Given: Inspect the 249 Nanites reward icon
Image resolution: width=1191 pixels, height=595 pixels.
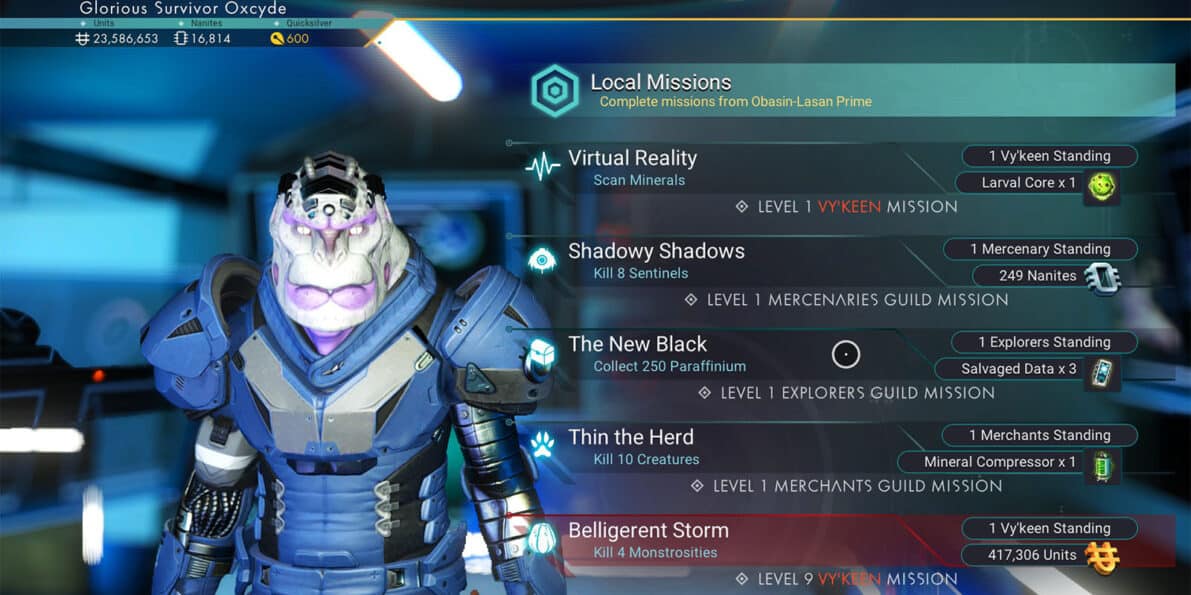Looking at the screenshot, I should click(1102, 279).
